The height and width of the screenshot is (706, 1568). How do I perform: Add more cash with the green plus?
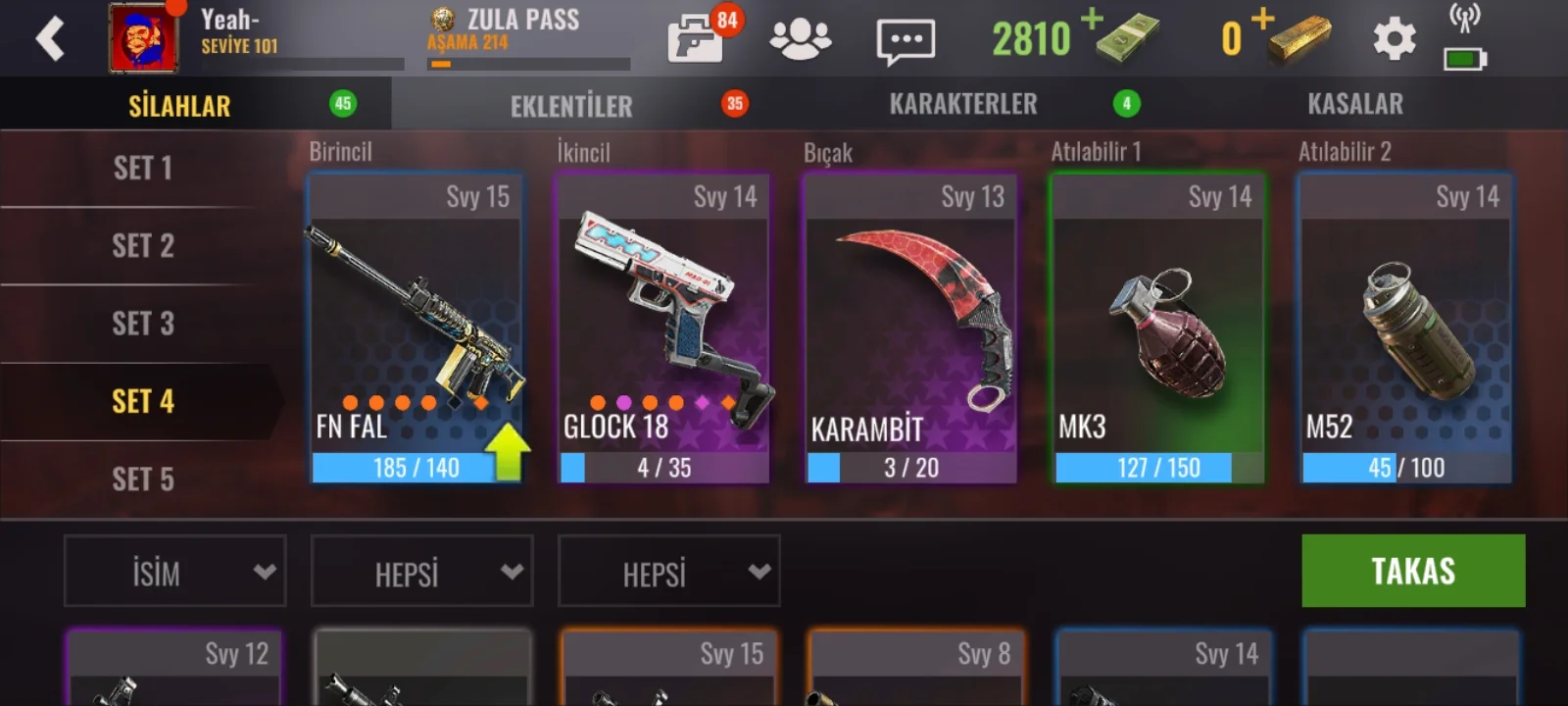pyautogui.click(x=1093, y=19)
